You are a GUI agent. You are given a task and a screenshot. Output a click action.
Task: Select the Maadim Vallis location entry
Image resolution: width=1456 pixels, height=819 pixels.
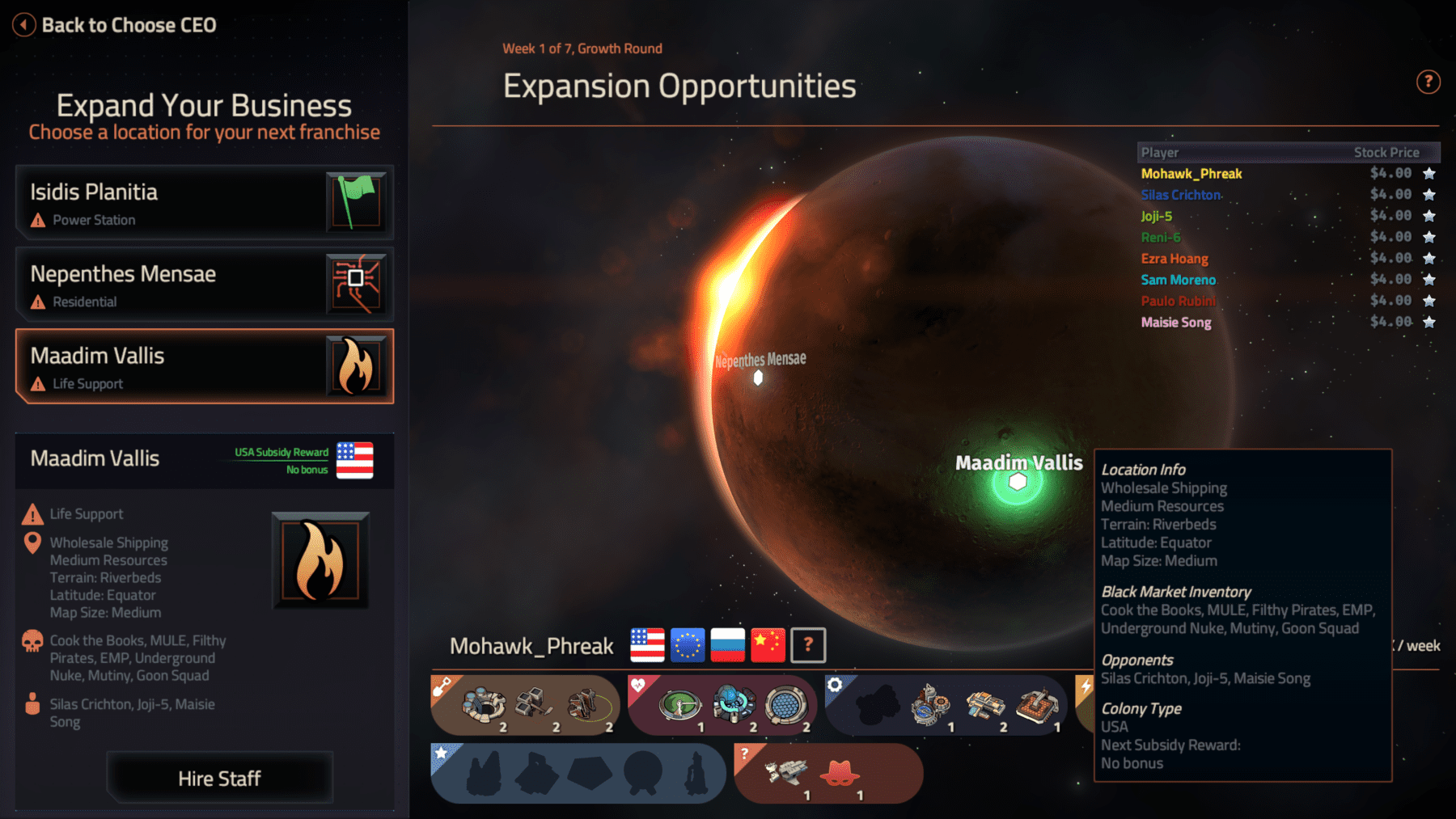point(204,366)
